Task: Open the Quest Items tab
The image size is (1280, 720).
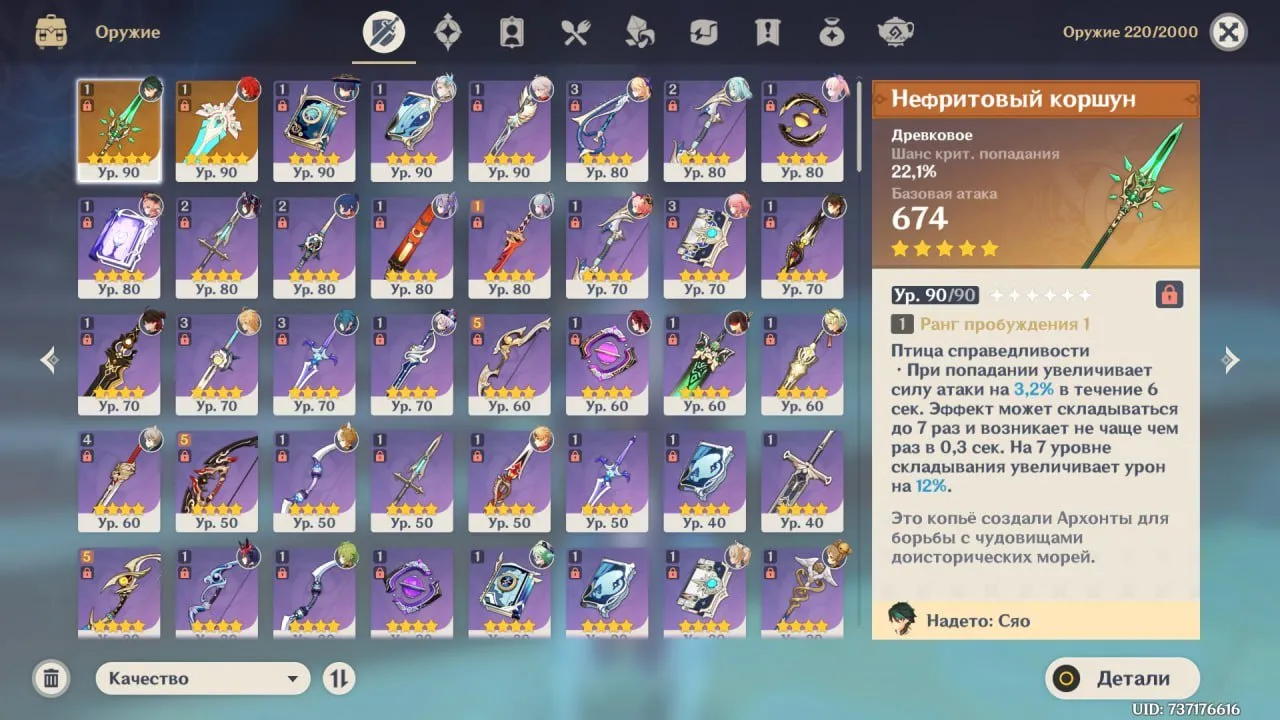Action: click(767, 30)
